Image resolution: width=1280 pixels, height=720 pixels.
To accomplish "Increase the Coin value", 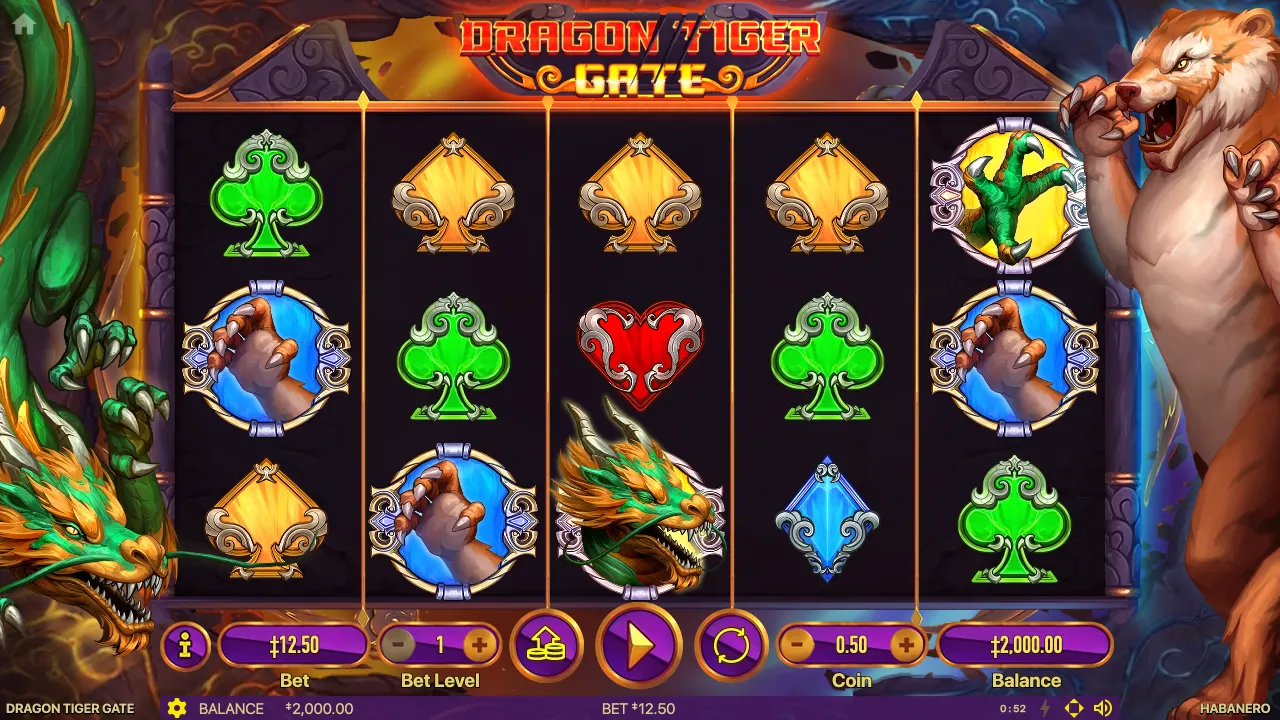I will pyautogui.click(x=906, y=645).
